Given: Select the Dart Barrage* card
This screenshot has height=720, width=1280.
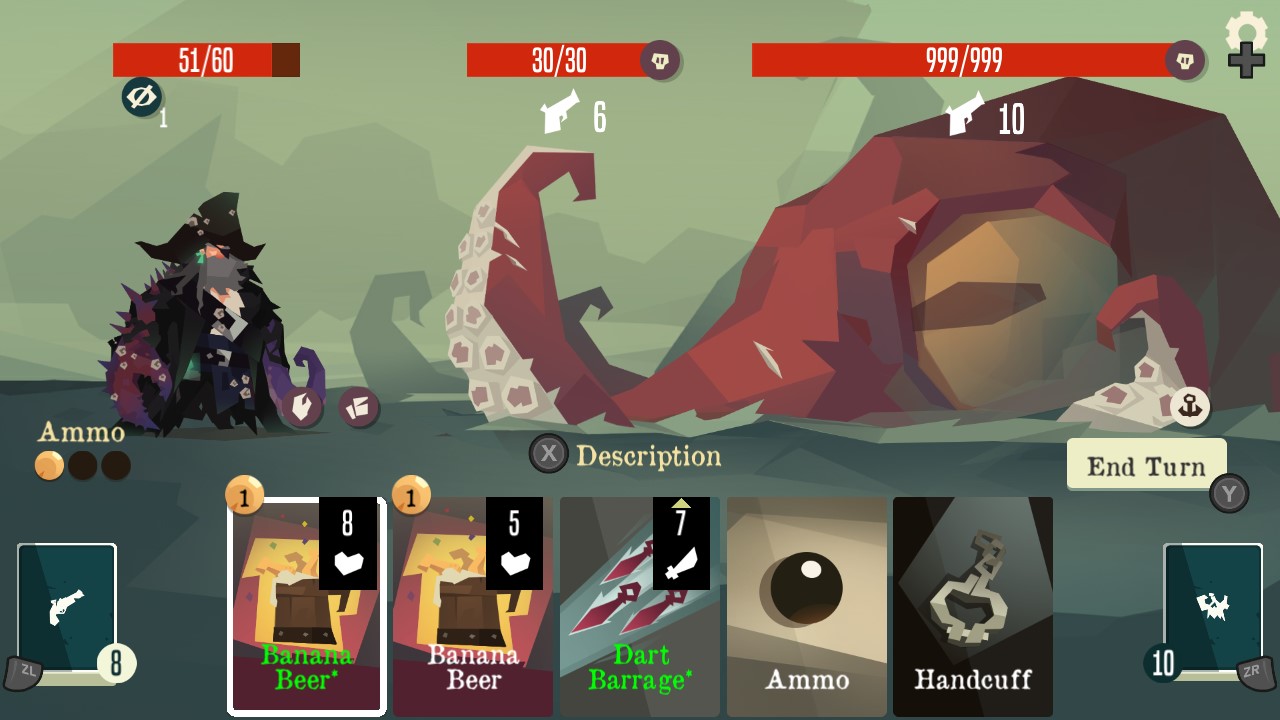Looking at the screenshot, I should click(639, 605).
